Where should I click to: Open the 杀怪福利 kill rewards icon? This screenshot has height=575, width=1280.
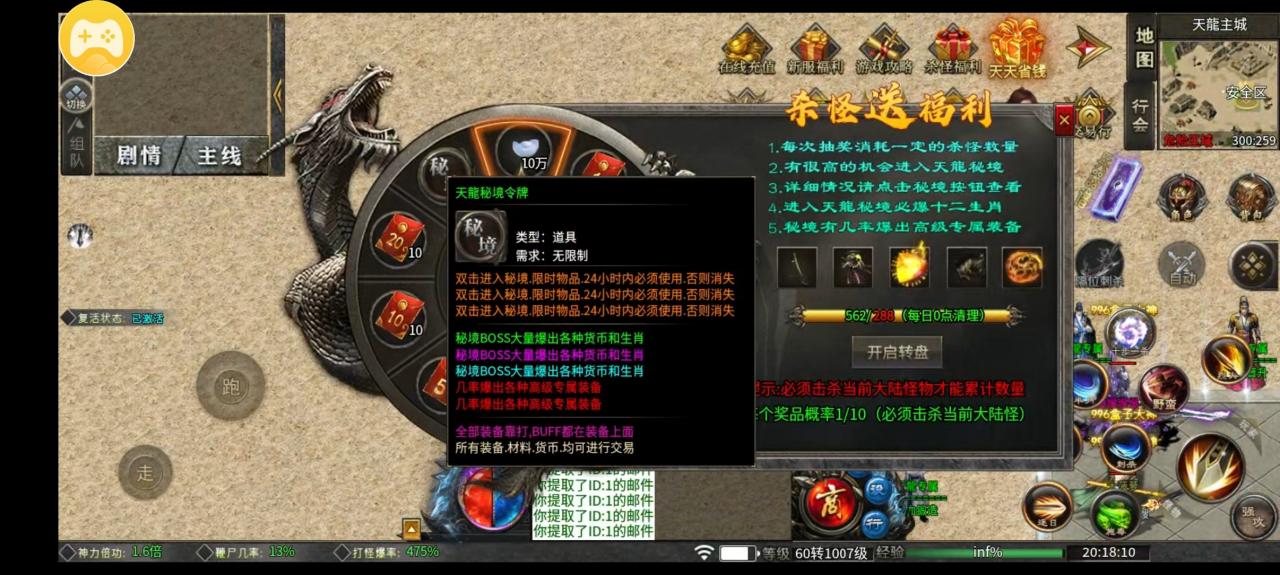click(952, 52)
